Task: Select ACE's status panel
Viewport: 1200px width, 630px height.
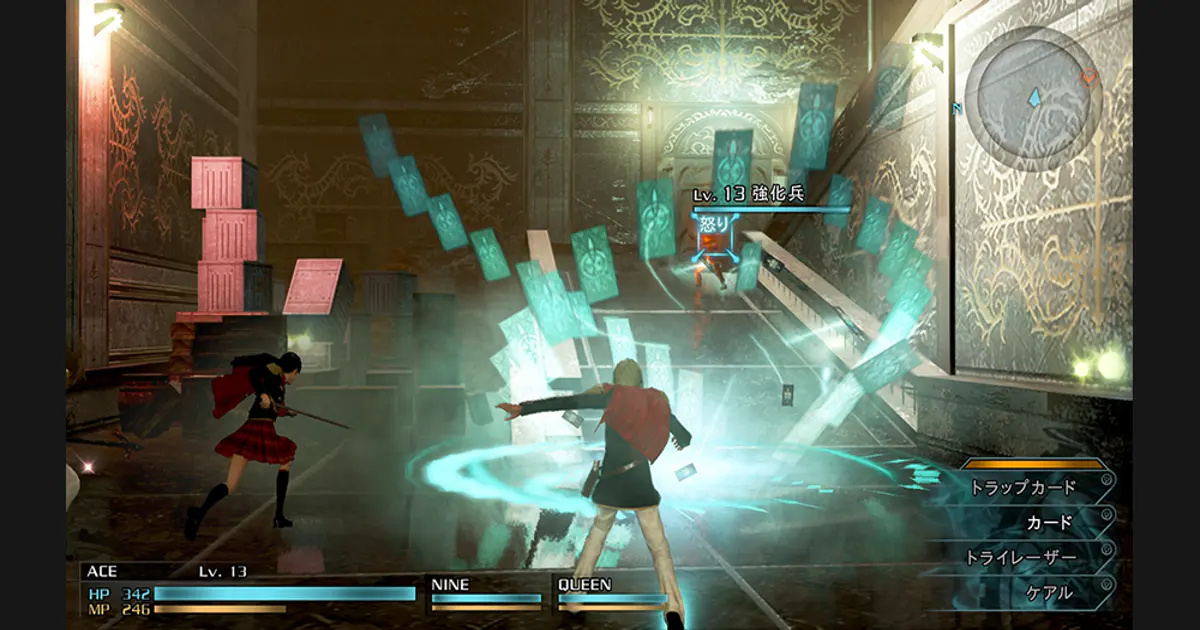Action: point(248,588)
